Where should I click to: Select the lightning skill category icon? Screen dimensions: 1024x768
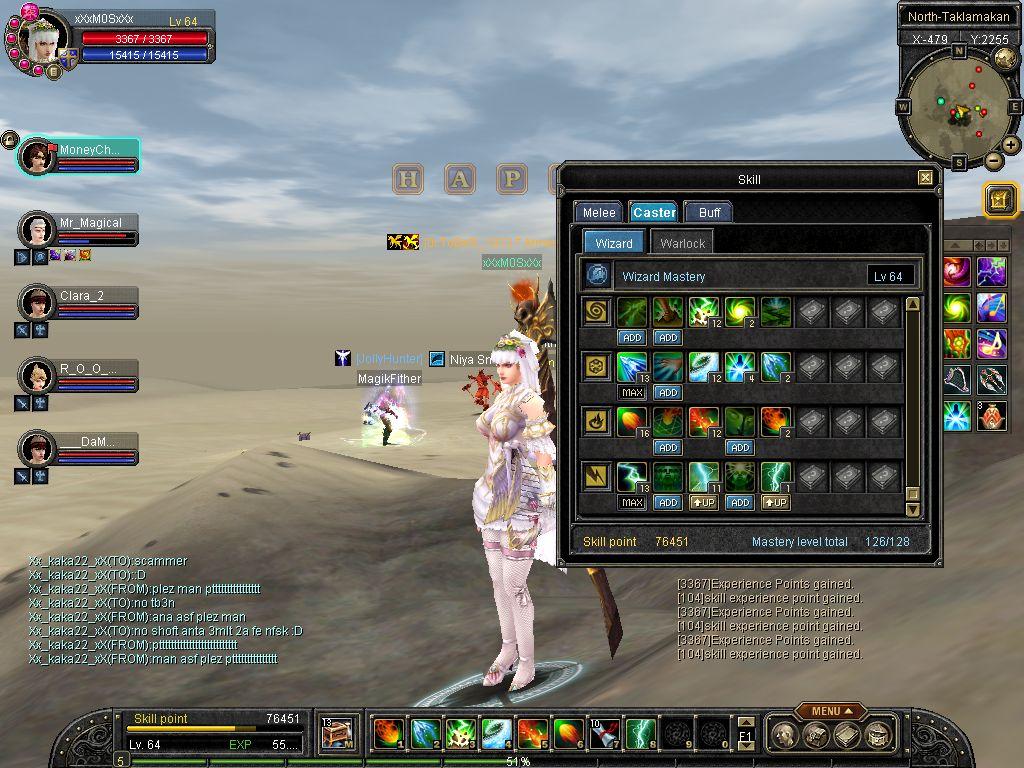pos(598,476)
